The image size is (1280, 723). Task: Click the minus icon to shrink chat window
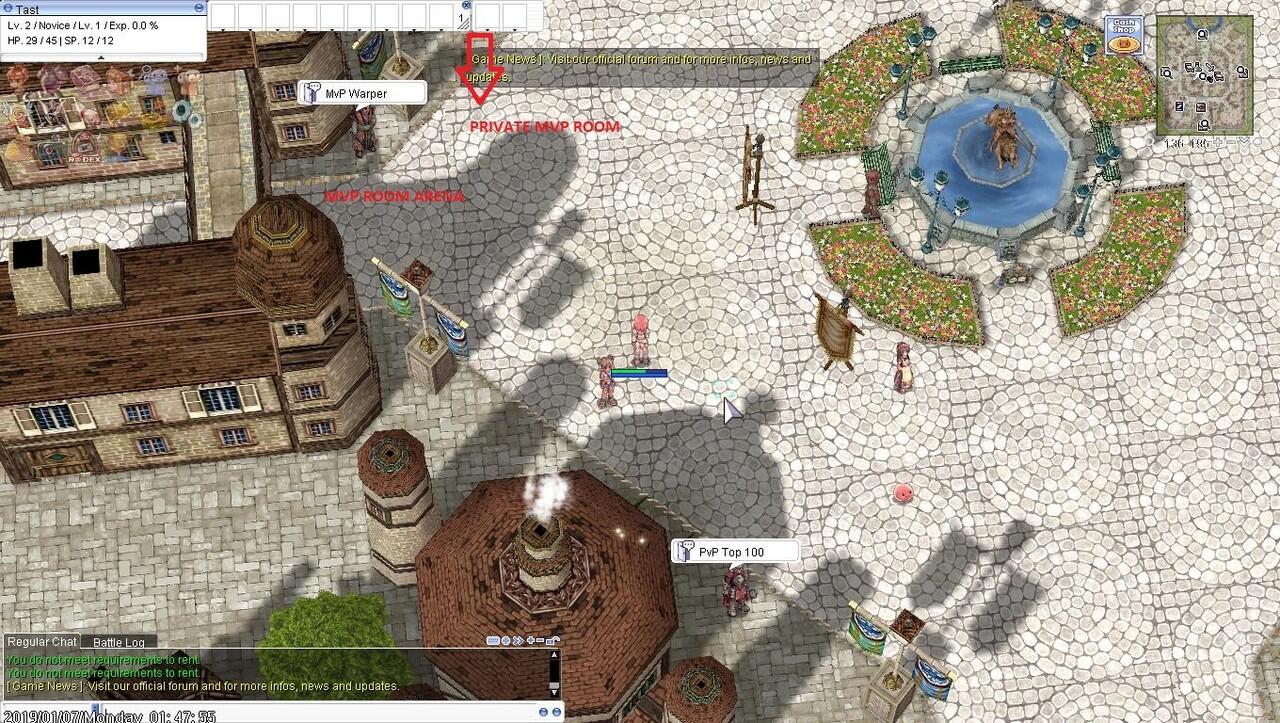click(540, 640)
